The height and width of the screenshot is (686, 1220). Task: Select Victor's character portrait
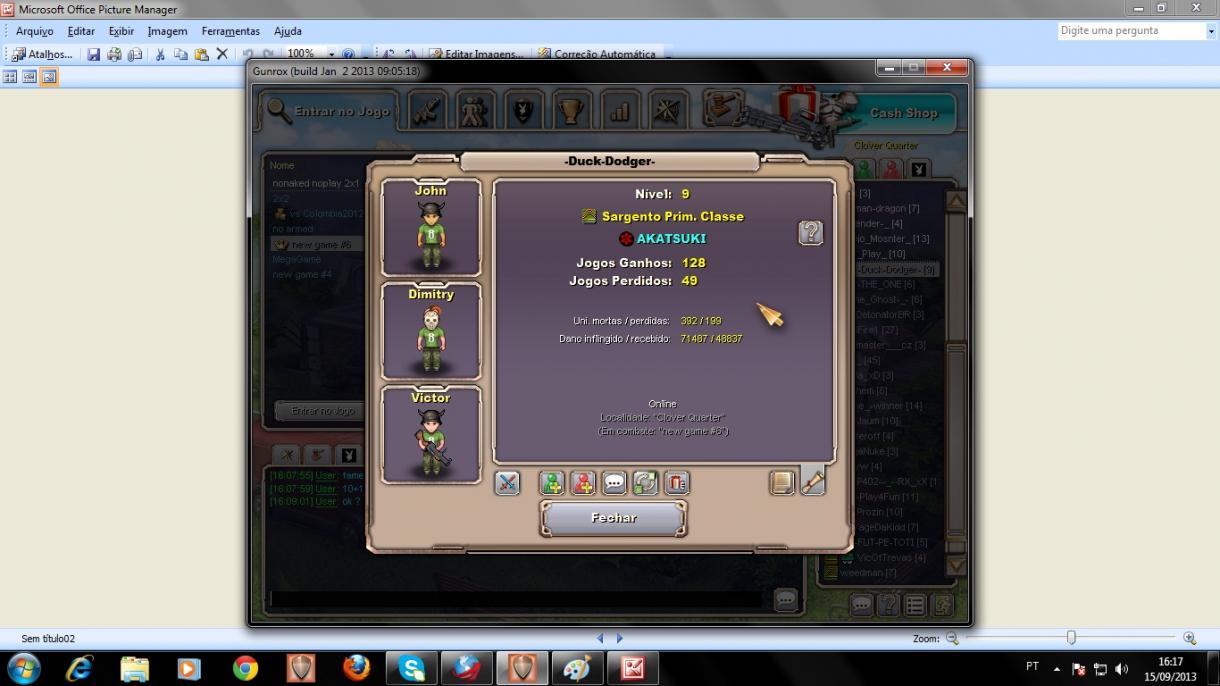(431, 436)
